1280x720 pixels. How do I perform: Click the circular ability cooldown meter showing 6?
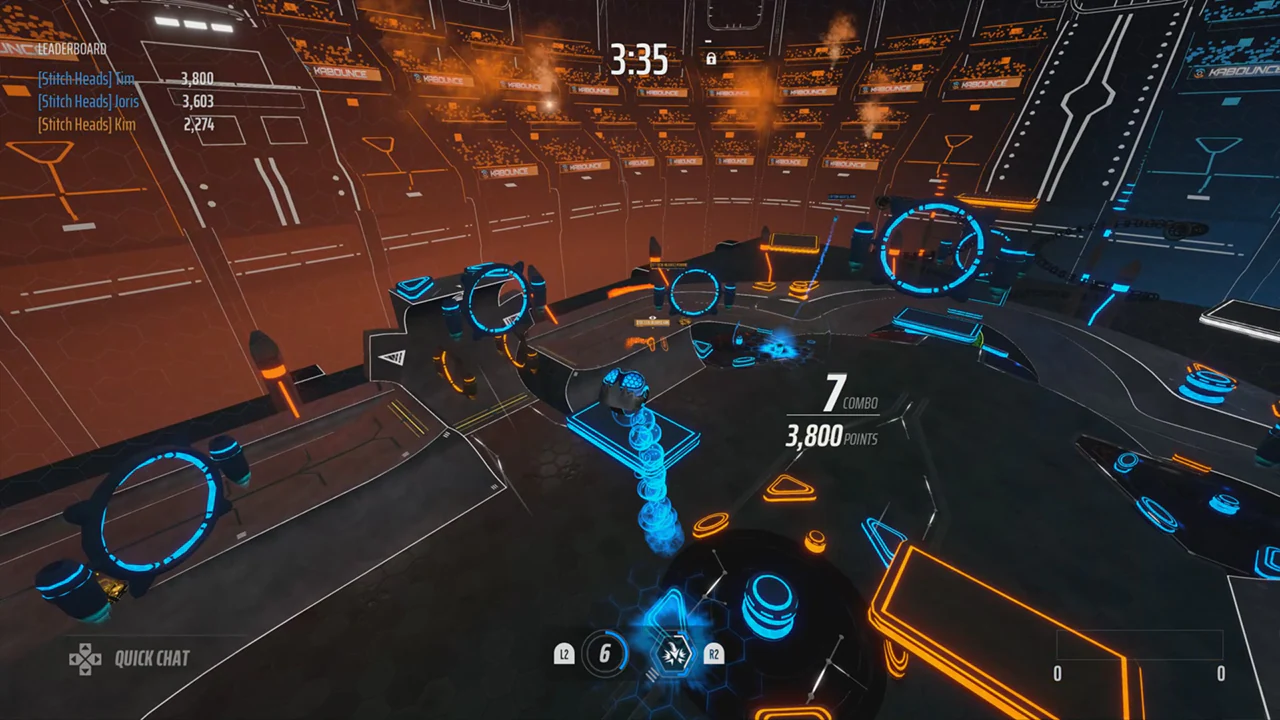[x=604, y=655]
